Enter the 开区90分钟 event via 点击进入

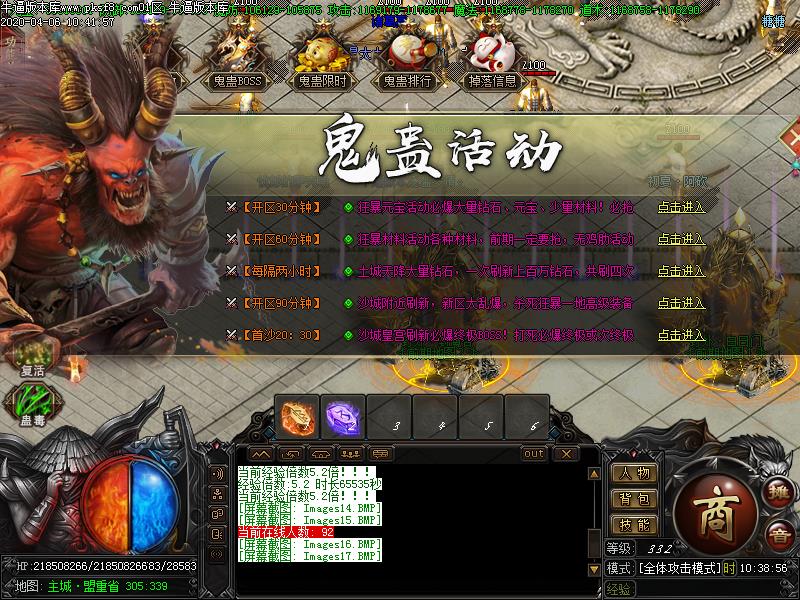[681, 303]
